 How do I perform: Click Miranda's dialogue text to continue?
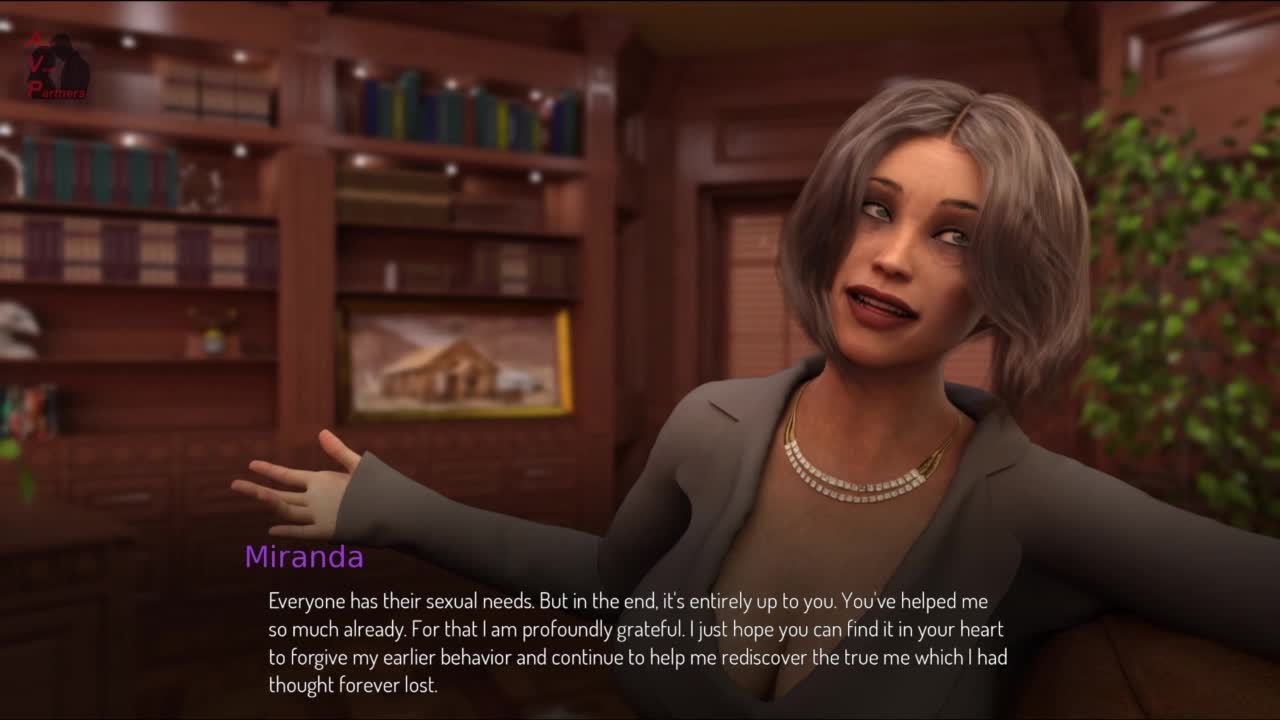637,643
